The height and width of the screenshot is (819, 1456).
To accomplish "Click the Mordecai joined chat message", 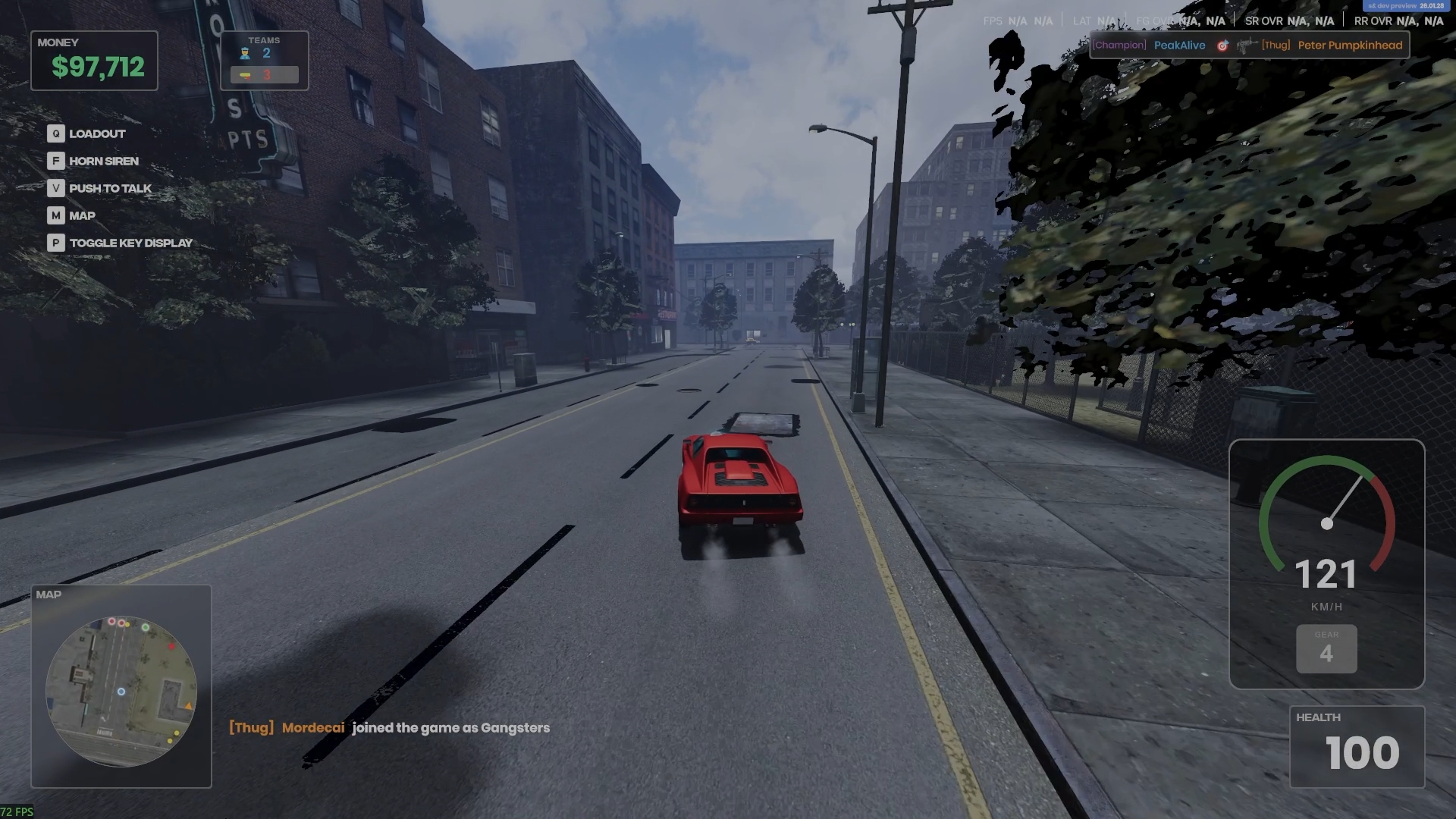I will (389, 728).
